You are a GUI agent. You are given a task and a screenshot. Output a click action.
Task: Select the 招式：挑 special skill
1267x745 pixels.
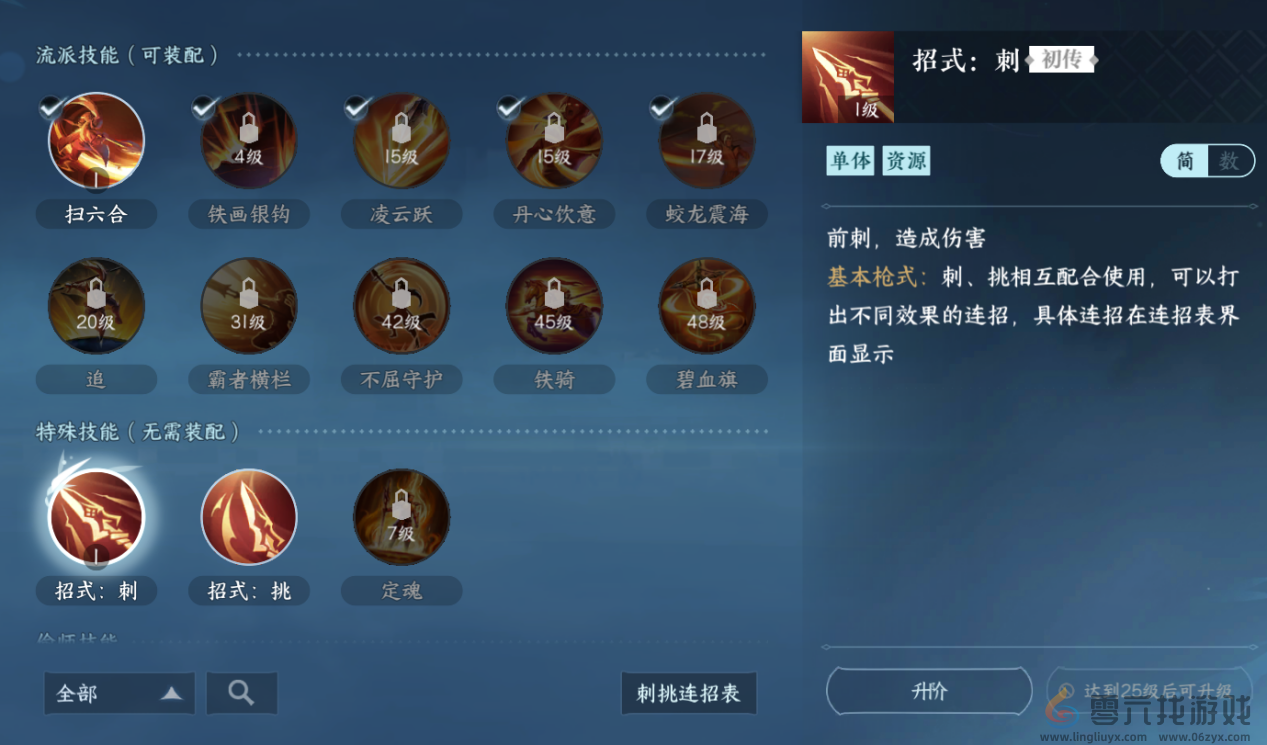click(x=249, y=517)
